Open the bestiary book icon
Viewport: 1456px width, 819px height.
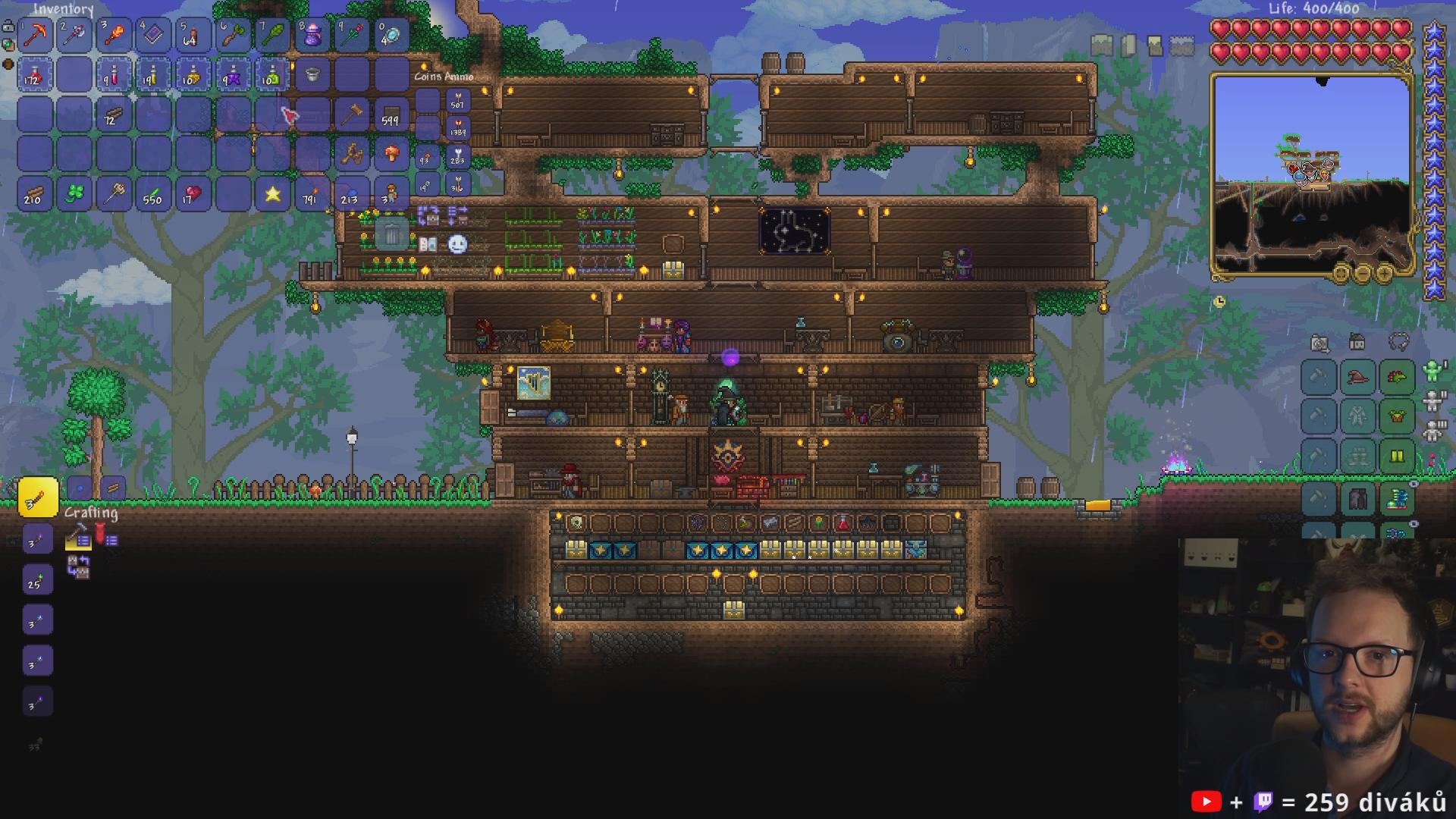tap(428, 244)
